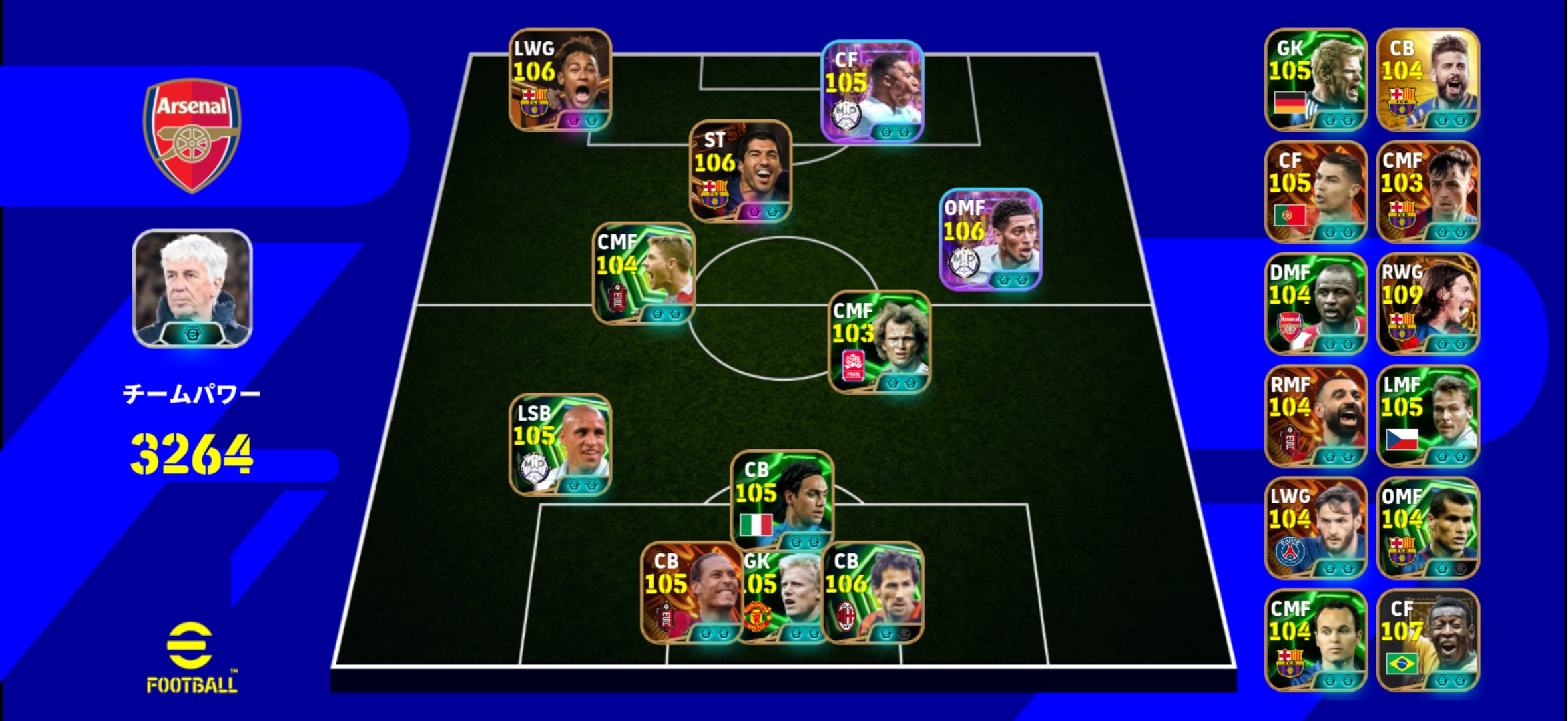Click the Arsenal club crest
Image resolution: width=1568 pixels, height=721 pixels.
(x=192, y=136)
